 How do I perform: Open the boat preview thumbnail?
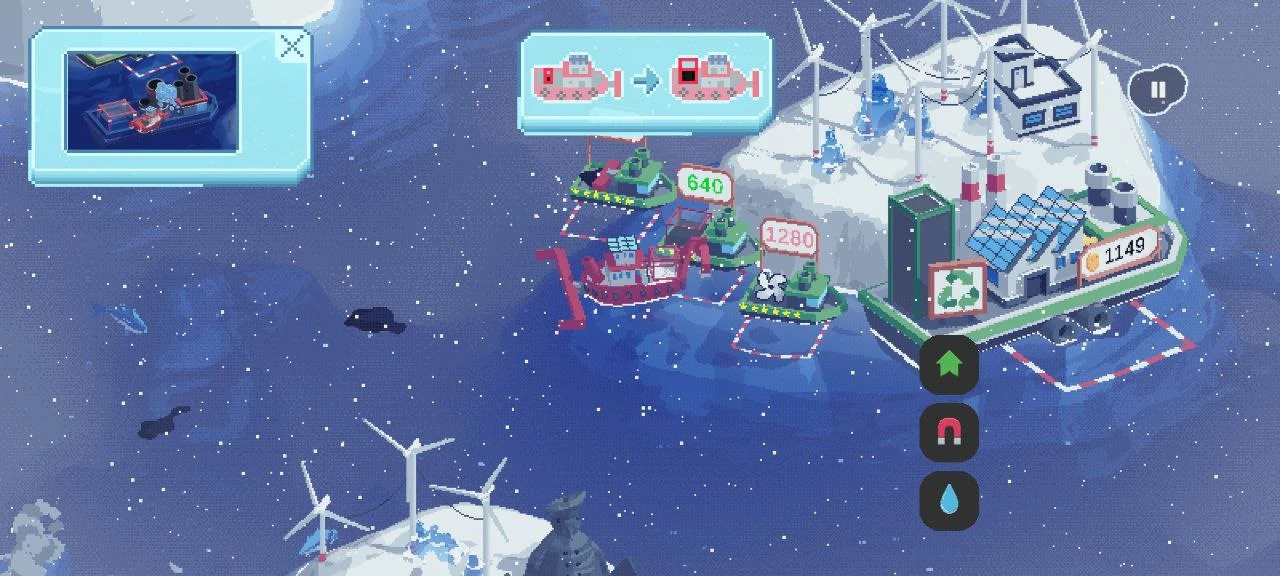click(152, 103)
